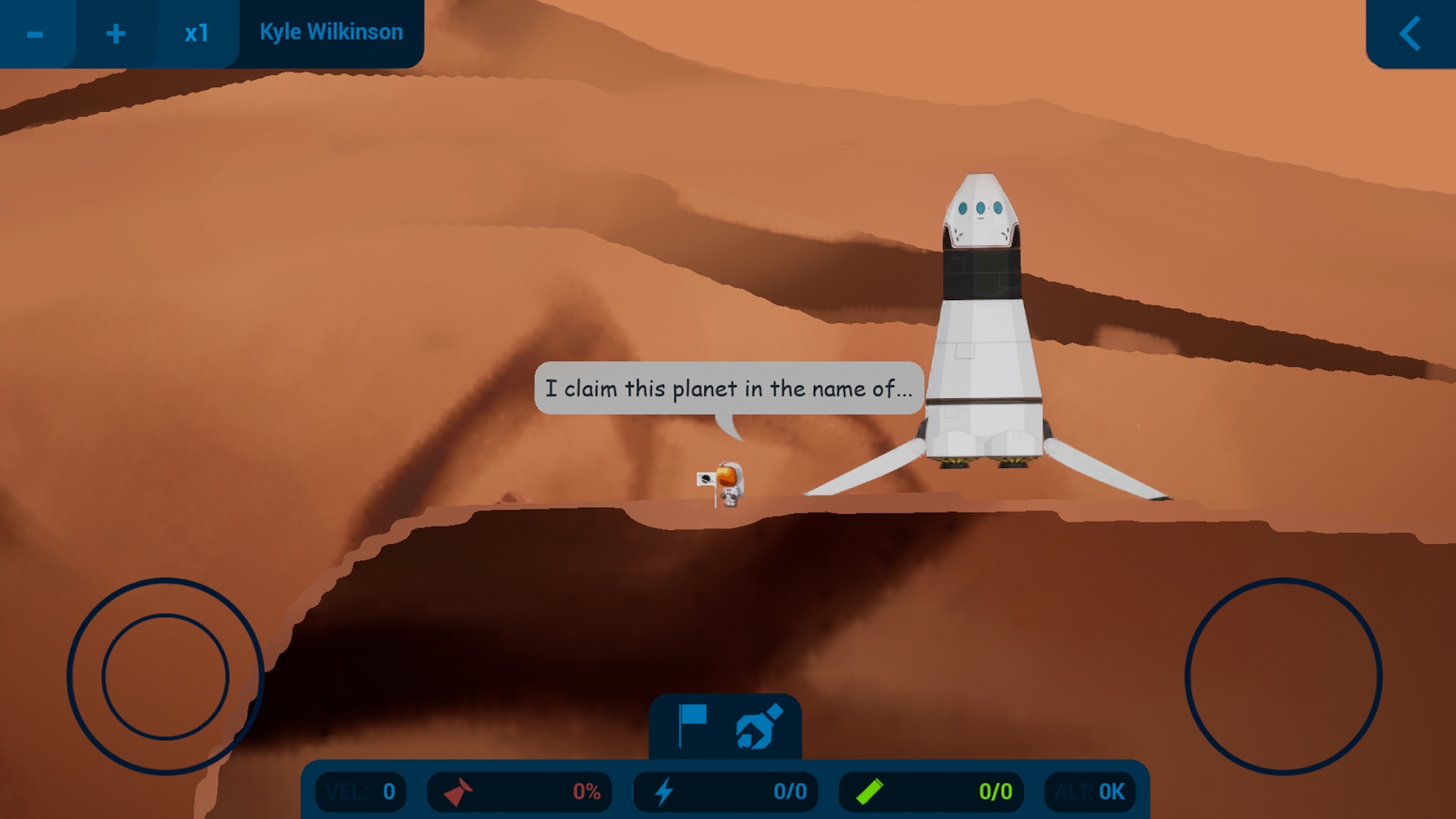Click the x1 time speed indicator
Screen dimensions: 1456x819
[x=197, y=34]
